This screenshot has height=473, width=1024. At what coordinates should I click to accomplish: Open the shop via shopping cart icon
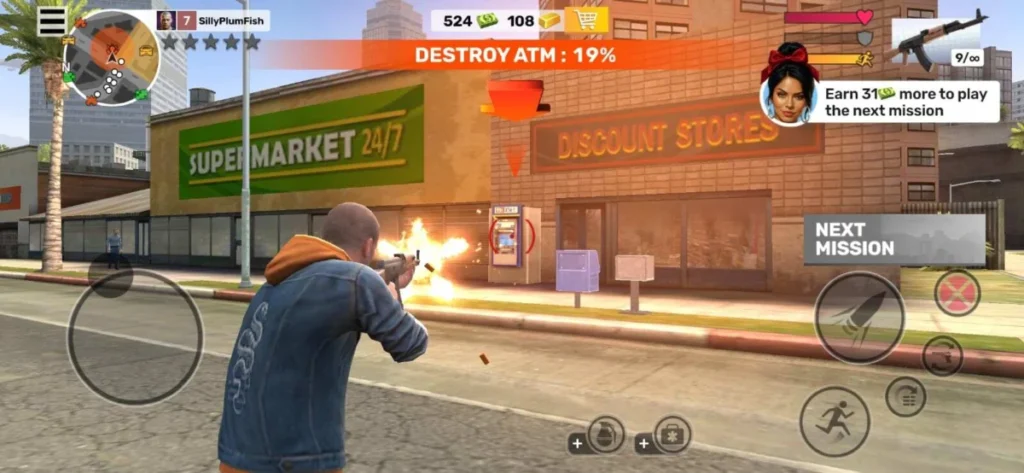tap(586, 20)
